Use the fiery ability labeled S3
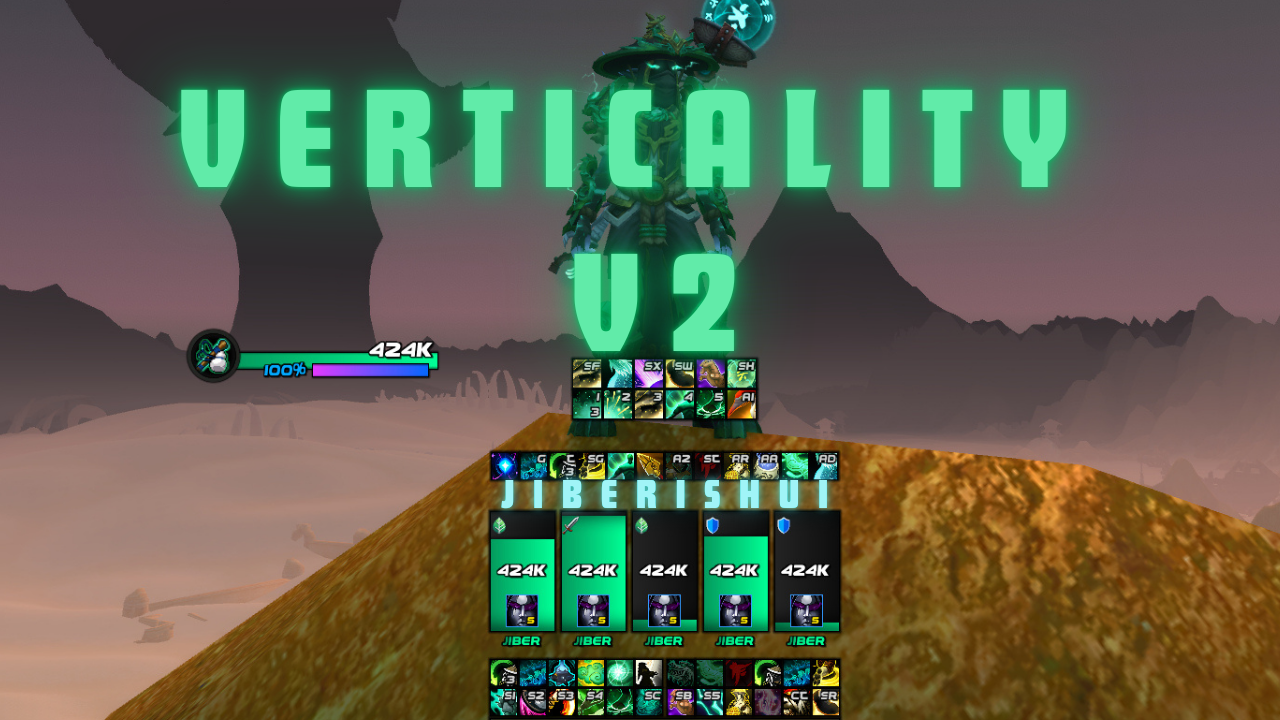Viewport: 1280px width, 720px height. point(561,702)
